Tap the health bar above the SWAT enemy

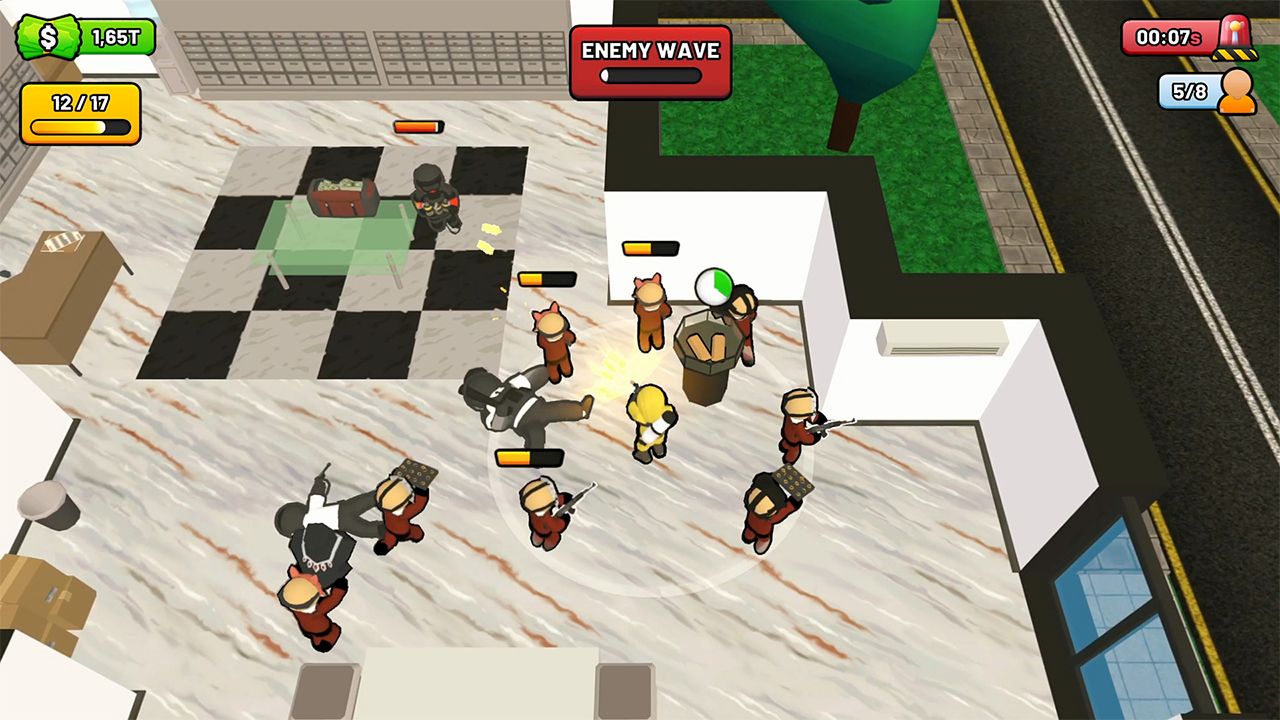tap(418, 127)
